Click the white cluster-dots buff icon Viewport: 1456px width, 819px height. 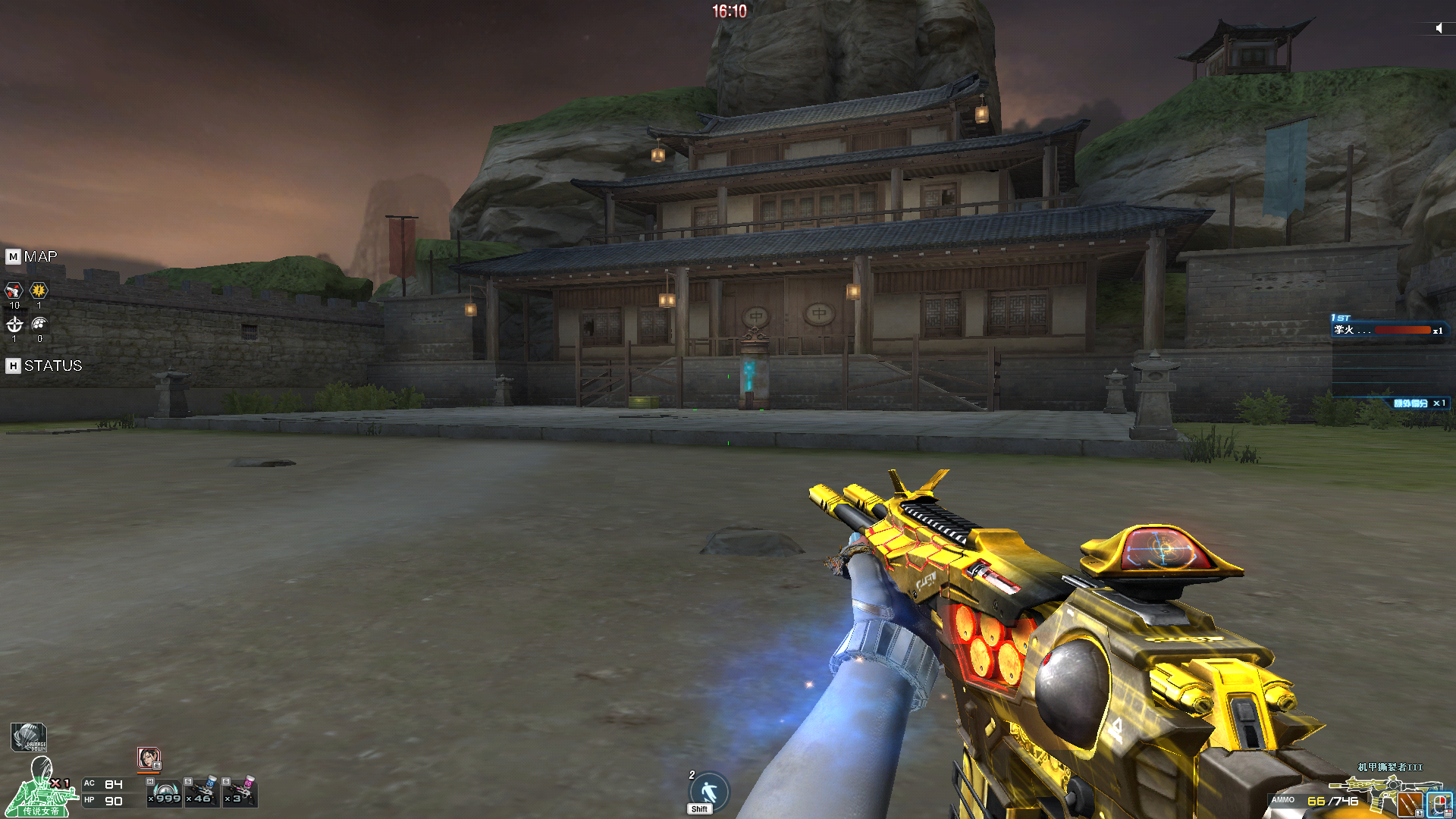click(x=39, y=325)
